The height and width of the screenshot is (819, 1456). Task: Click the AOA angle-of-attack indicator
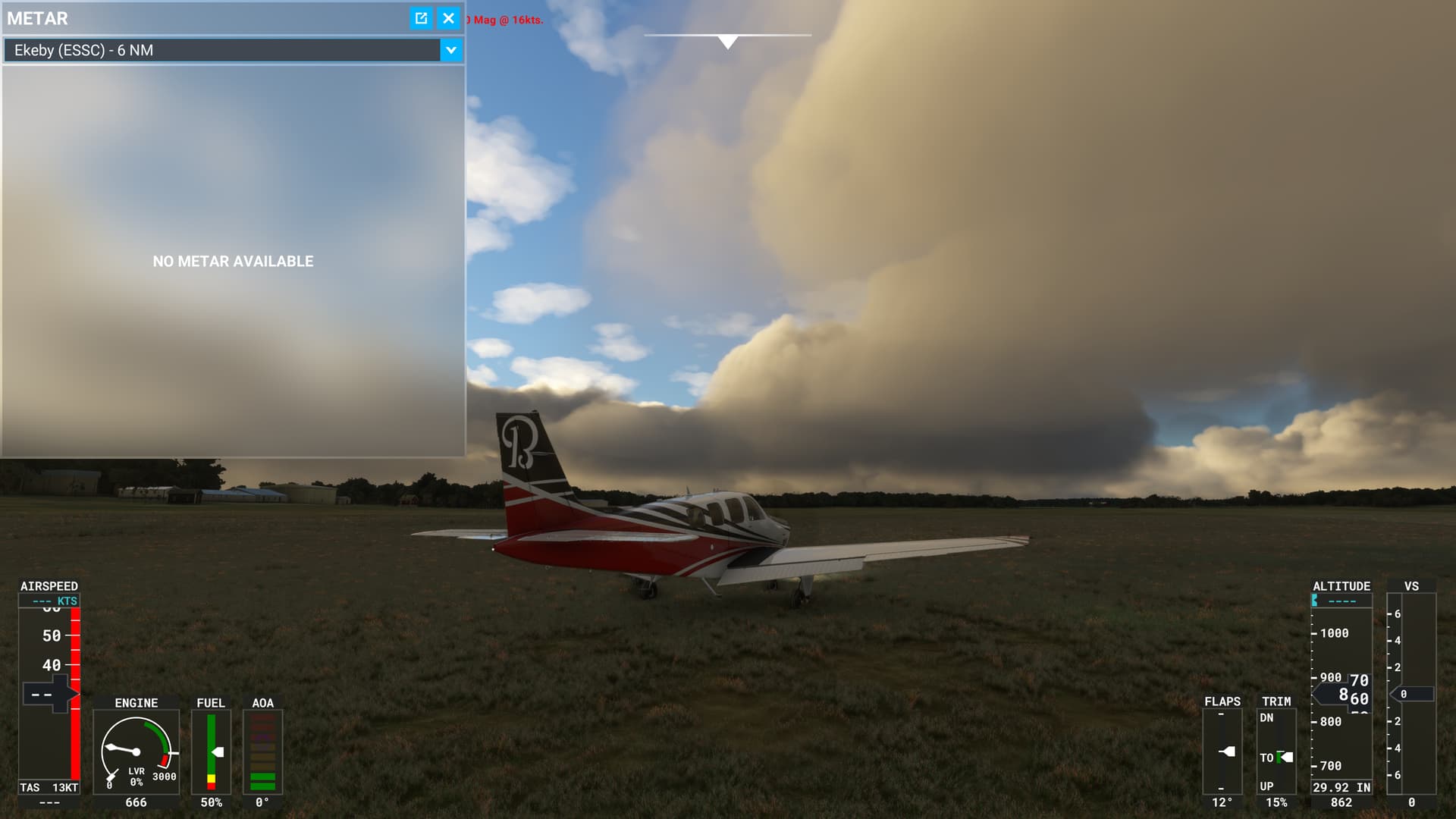coord(261,751)
